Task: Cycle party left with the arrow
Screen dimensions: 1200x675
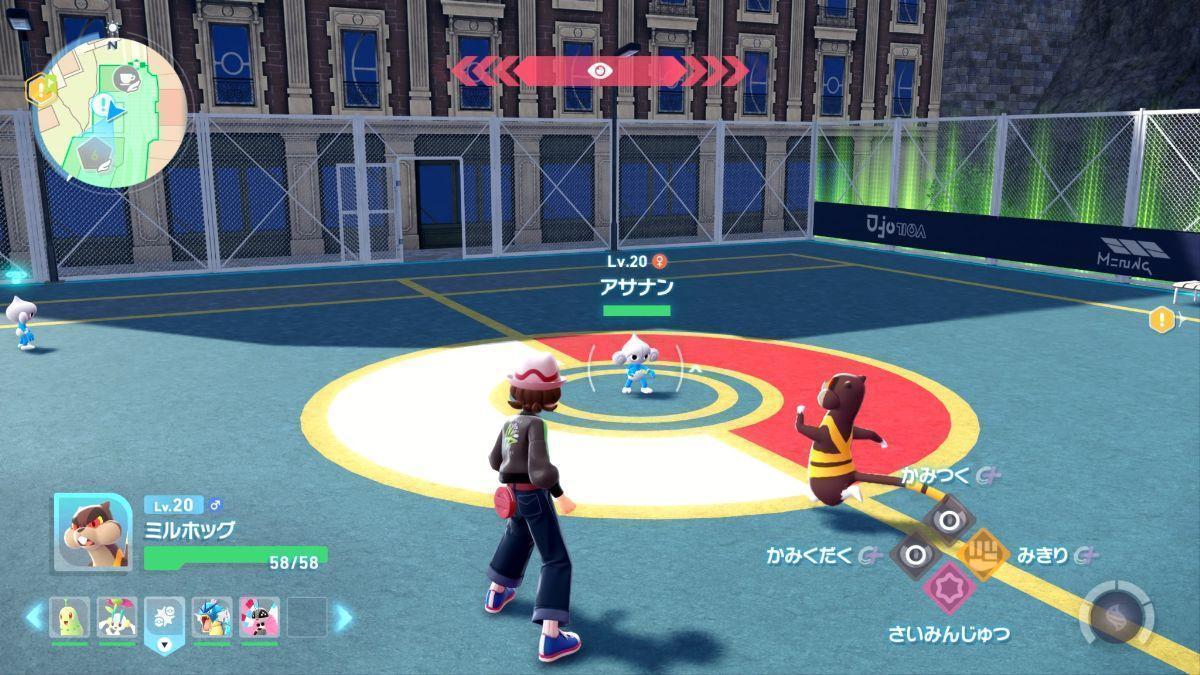Action: coord(34,617)
